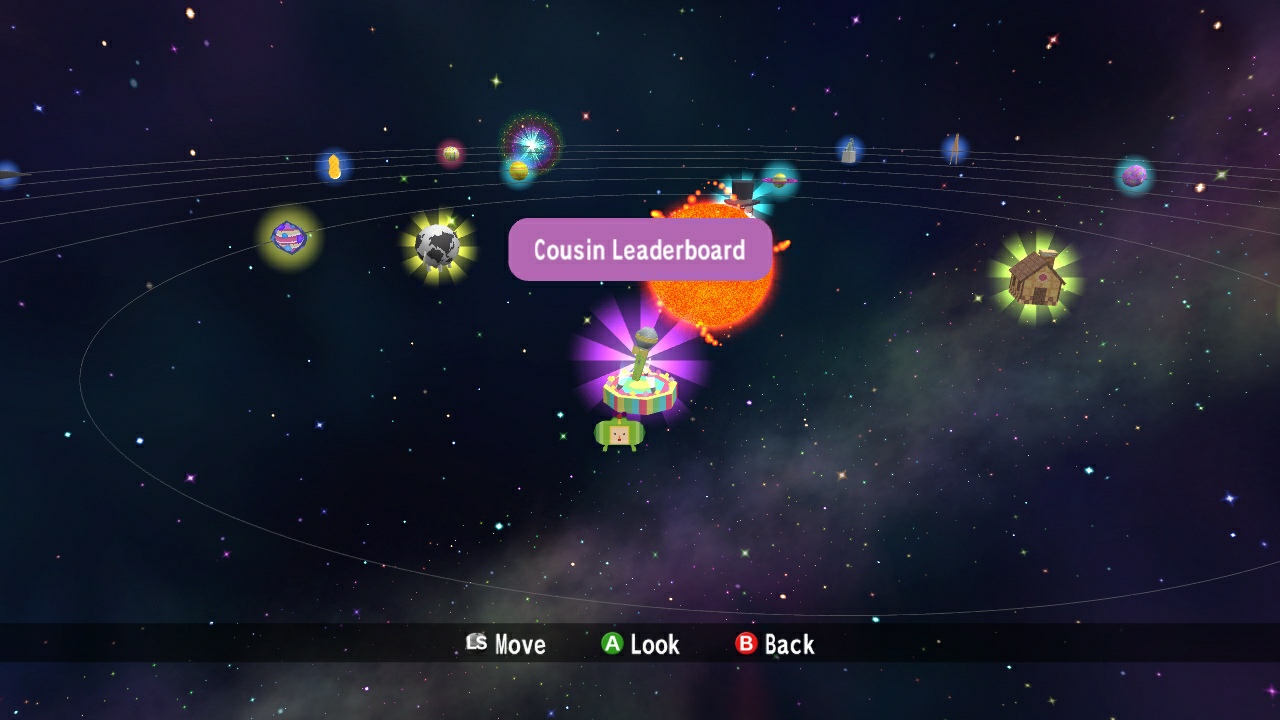Click the yellow striped planet icon
This screenshot has height=720, width=1280.
tap(519, 171)
